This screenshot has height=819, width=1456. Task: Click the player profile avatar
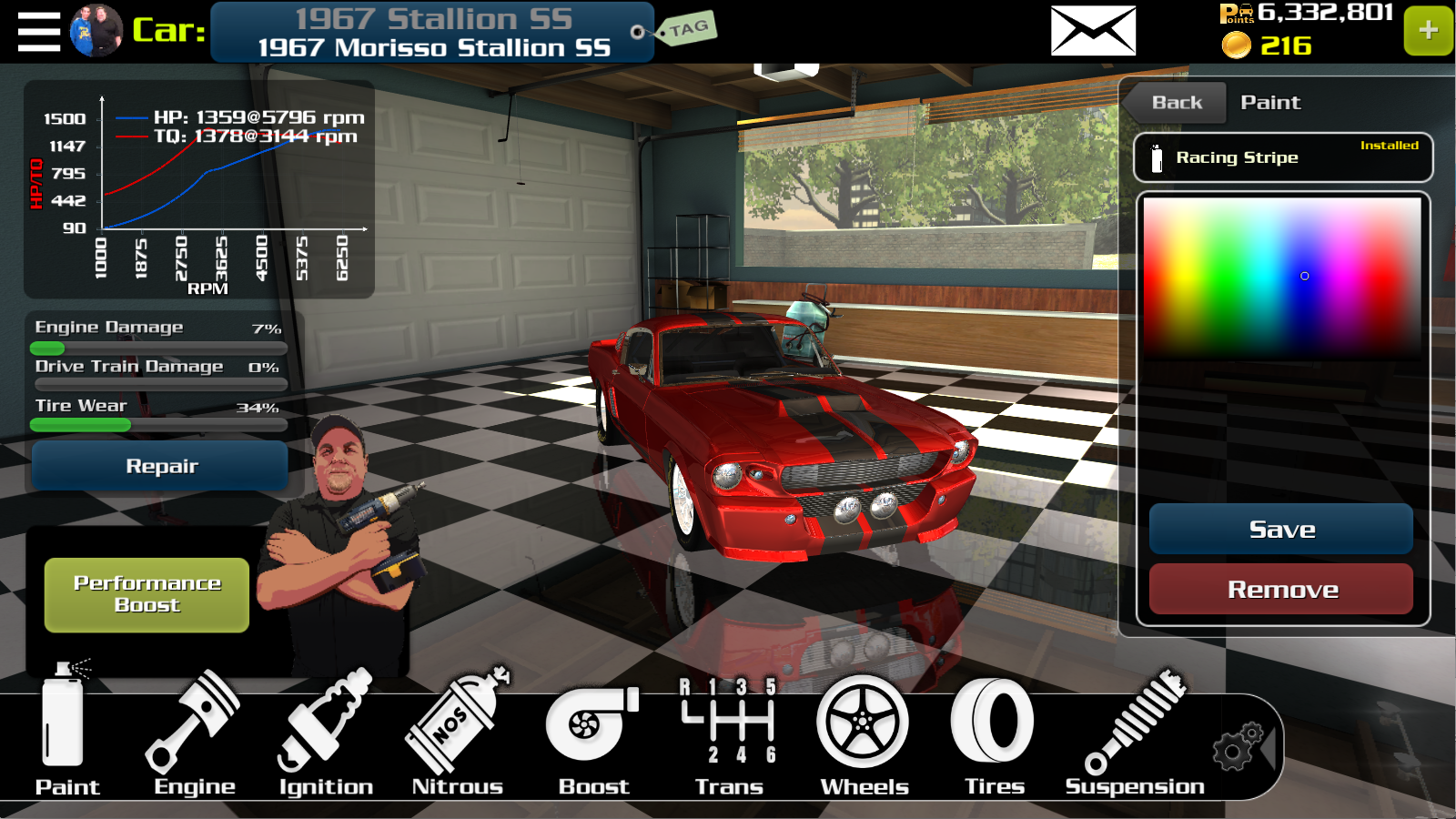(x=96, y=31)
